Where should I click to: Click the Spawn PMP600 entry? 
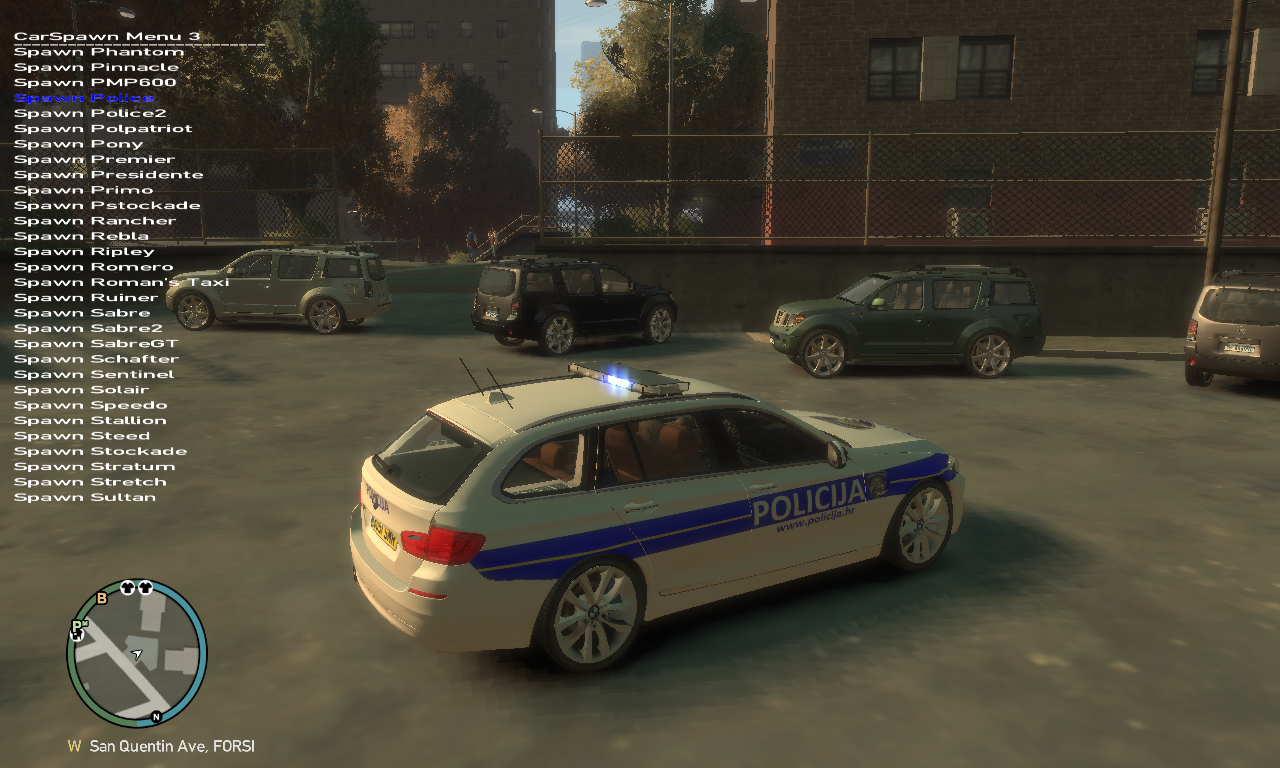click(x=95, y=82)
